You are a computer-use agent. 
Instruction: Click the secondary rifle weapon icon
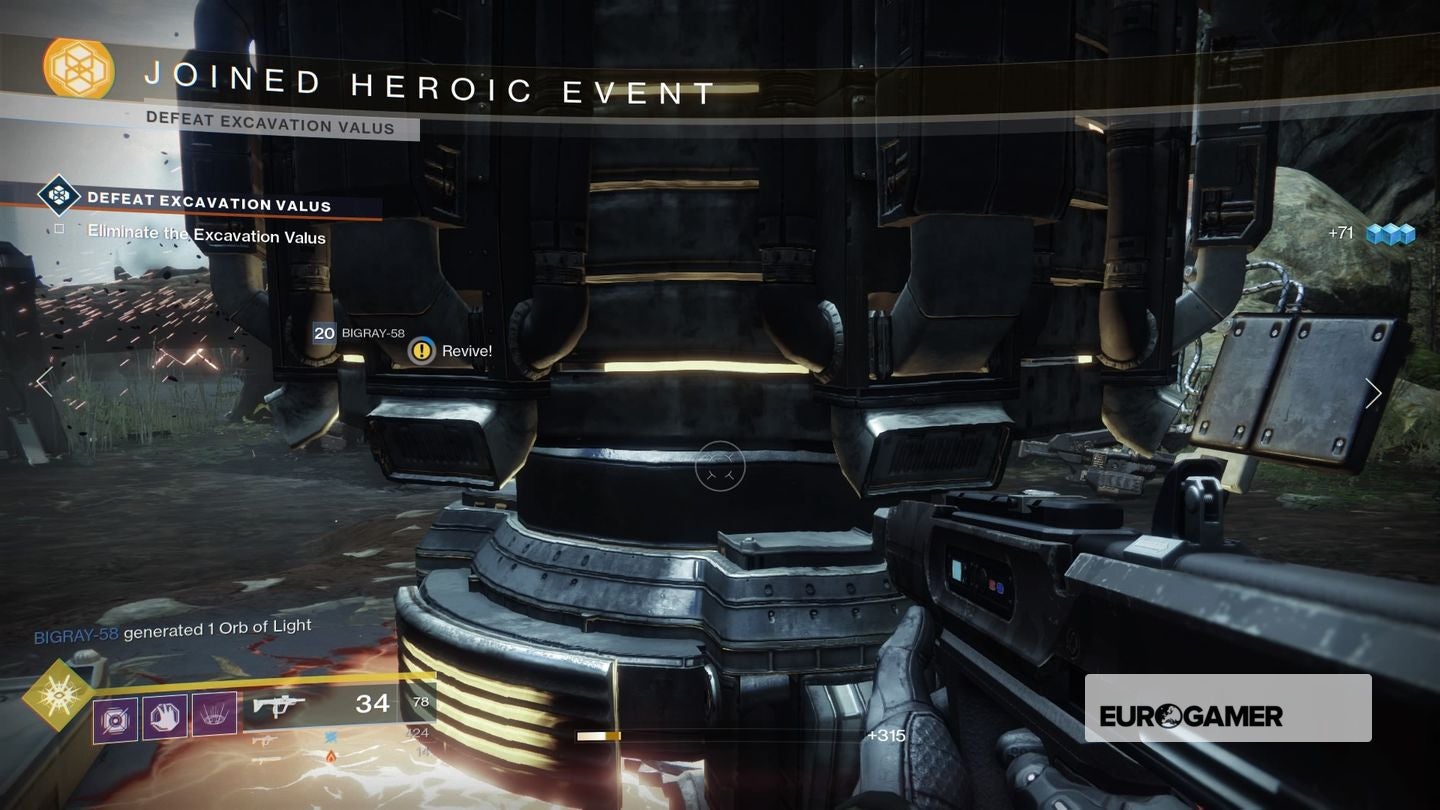tap(265, 740)
